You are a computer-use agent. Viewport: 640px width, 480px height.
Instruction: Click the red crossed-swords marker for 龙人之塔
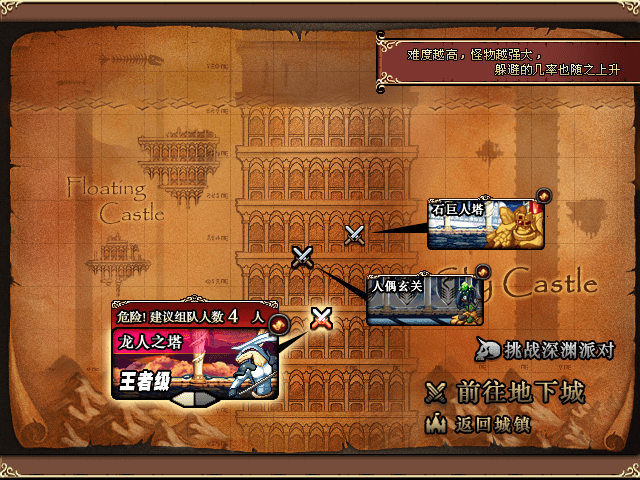[321, 319]
